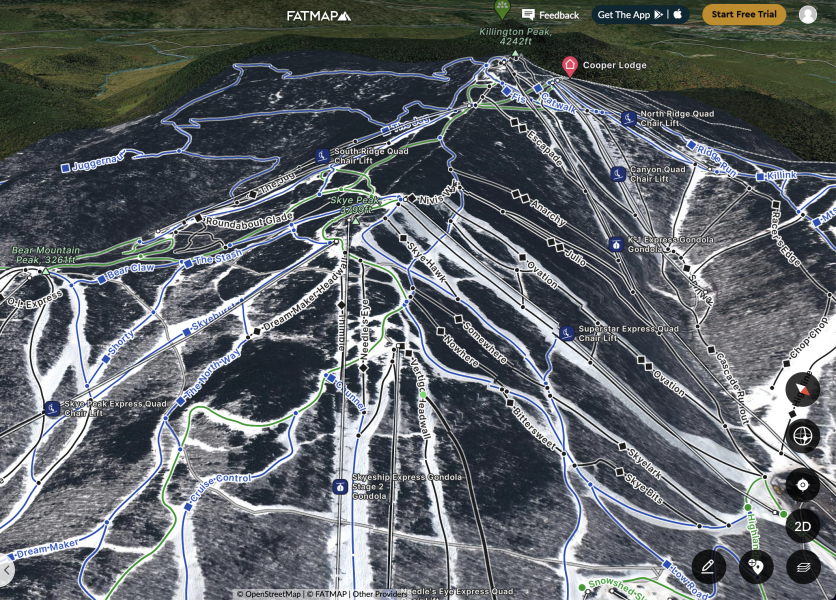Open the user profile avatar
Viewport: 836px width, 600px height.
click(x=808, y=15)
